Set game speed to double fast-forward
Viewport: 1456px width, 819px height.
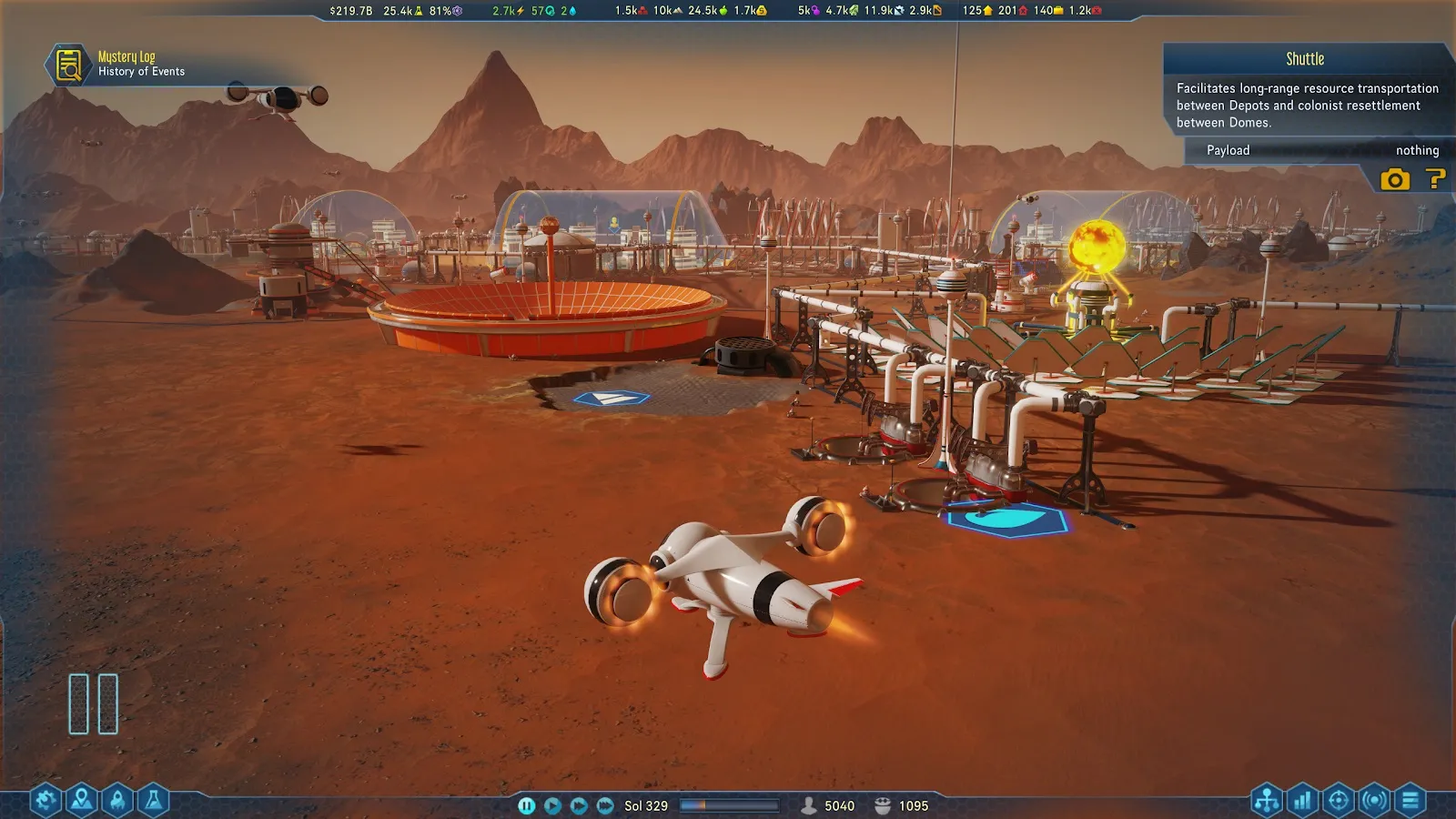[x=579, y=805]
